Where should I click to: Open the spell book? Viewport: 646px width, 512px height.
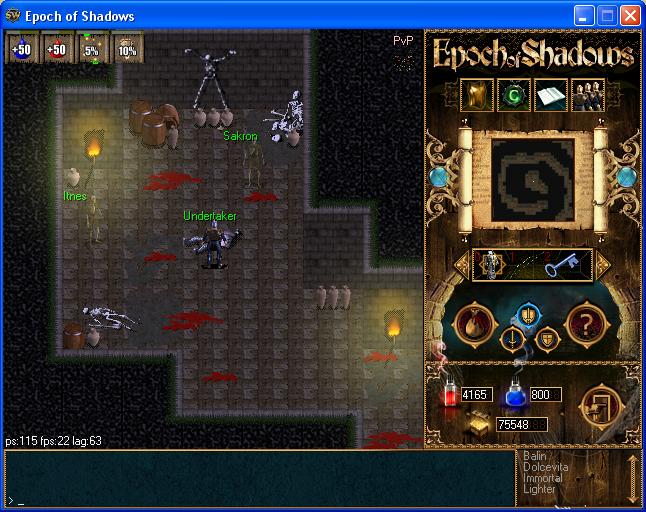(551, 94)
